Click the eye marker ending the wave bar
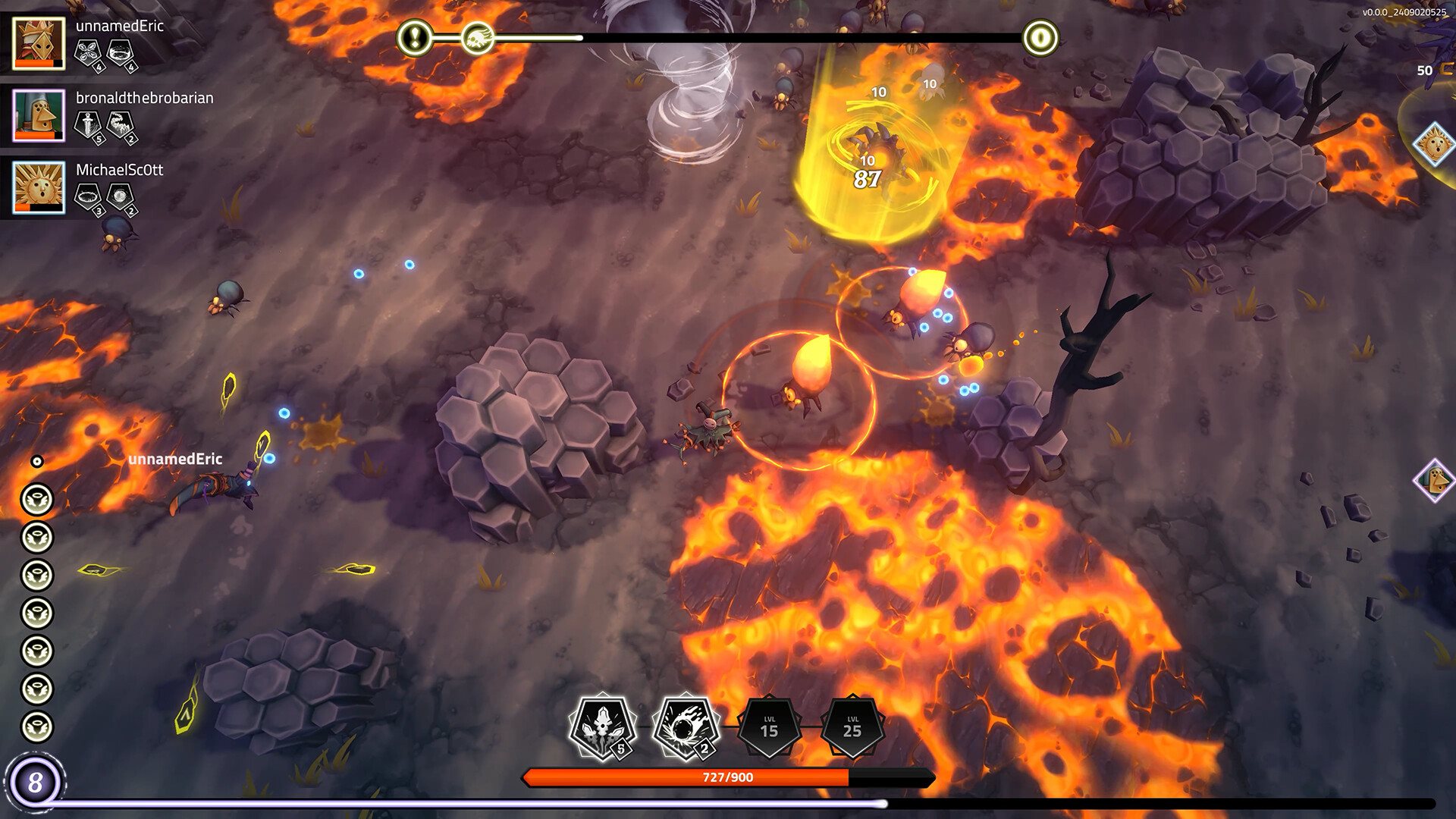This screenshot has width=1456, height=819. [1040, 37]
